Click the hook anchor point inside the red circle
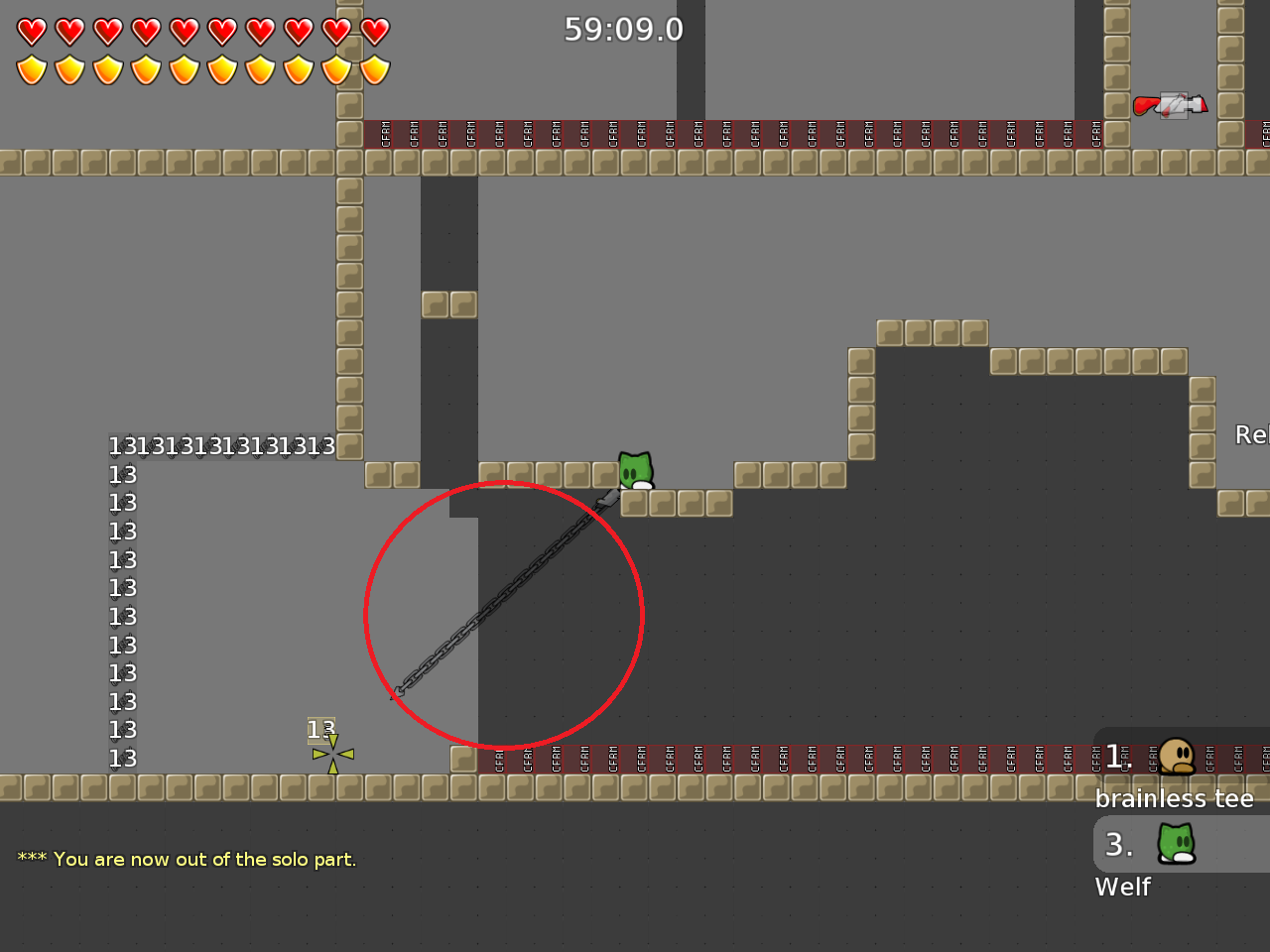 pyautogui.click(x=400, y=689)
